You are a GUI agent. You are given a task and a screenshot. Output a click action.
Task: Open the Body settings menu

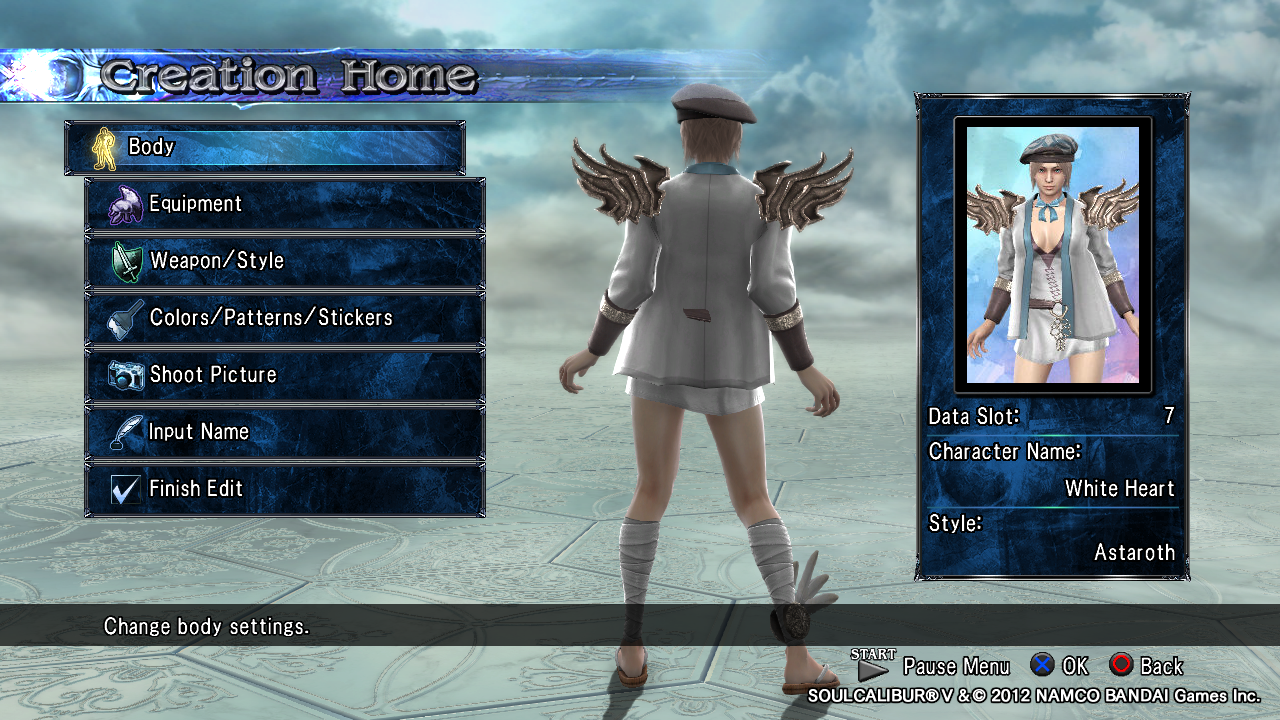click(x=264, y=147)
